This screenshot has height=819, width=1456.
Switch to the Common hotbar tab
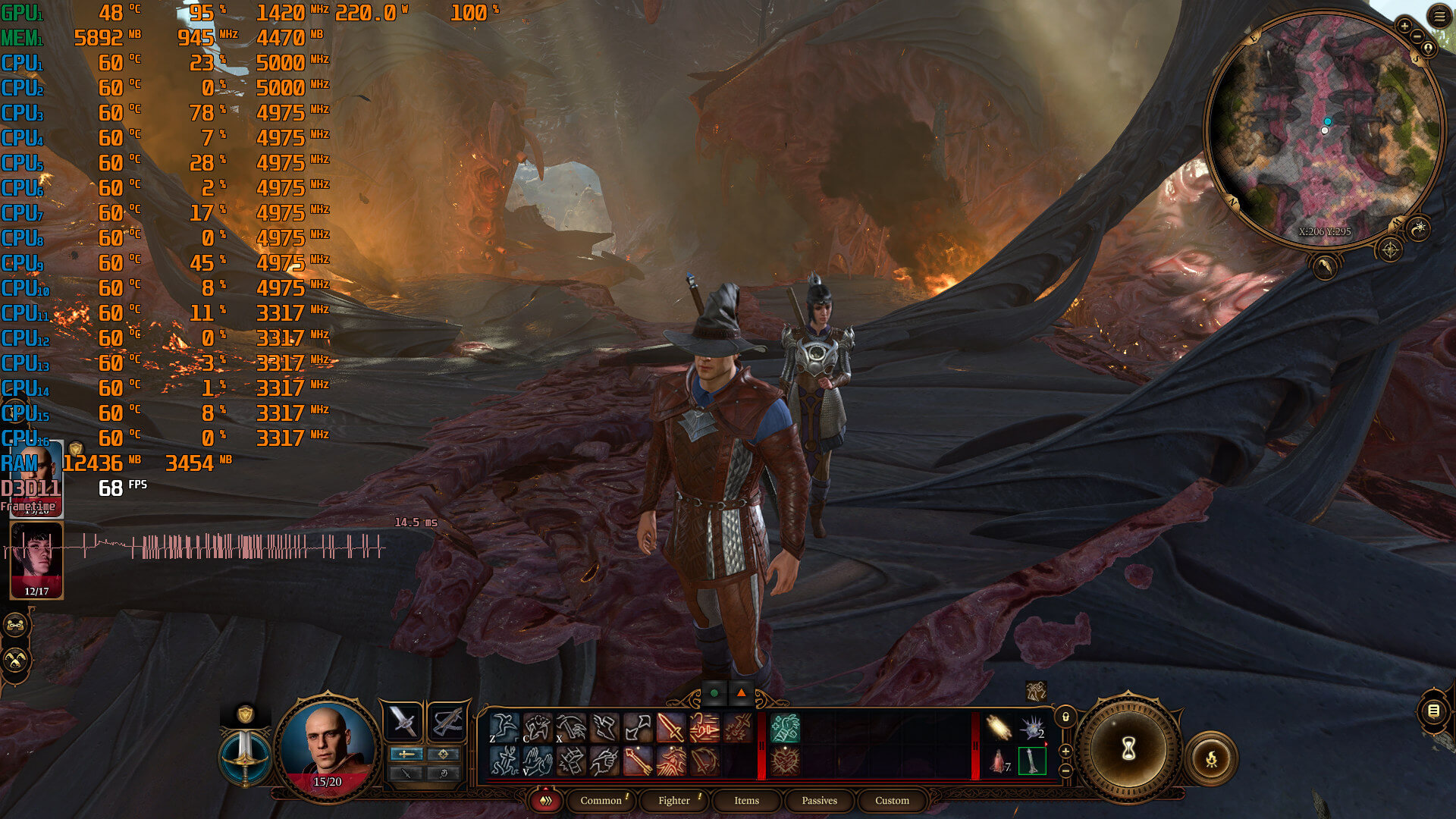[x=601, y=800]
